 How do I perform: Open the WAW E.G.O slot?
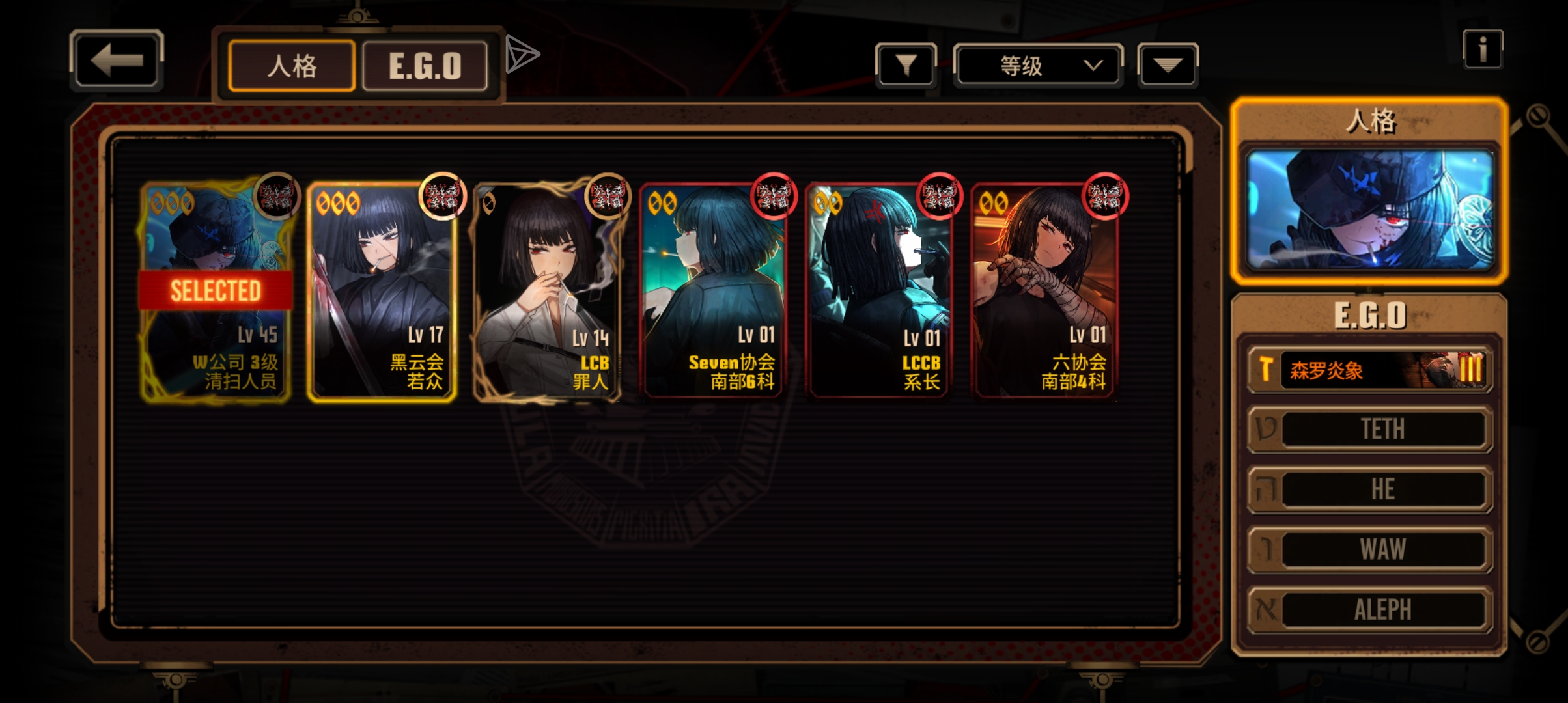[x=1370, y=549]
